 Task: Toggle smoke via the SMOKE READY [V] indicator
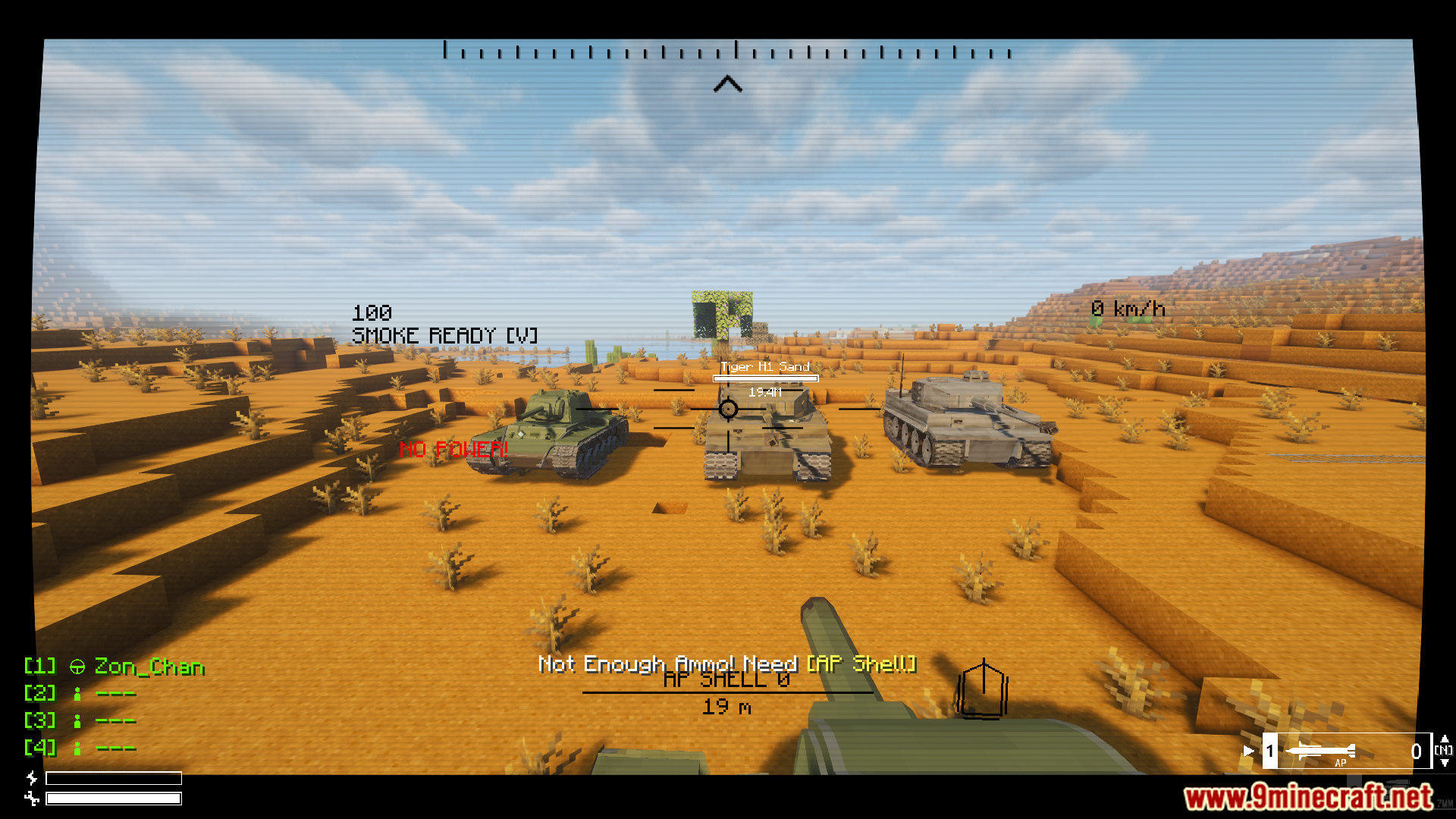pyautogui.click(x=445, y=334)
